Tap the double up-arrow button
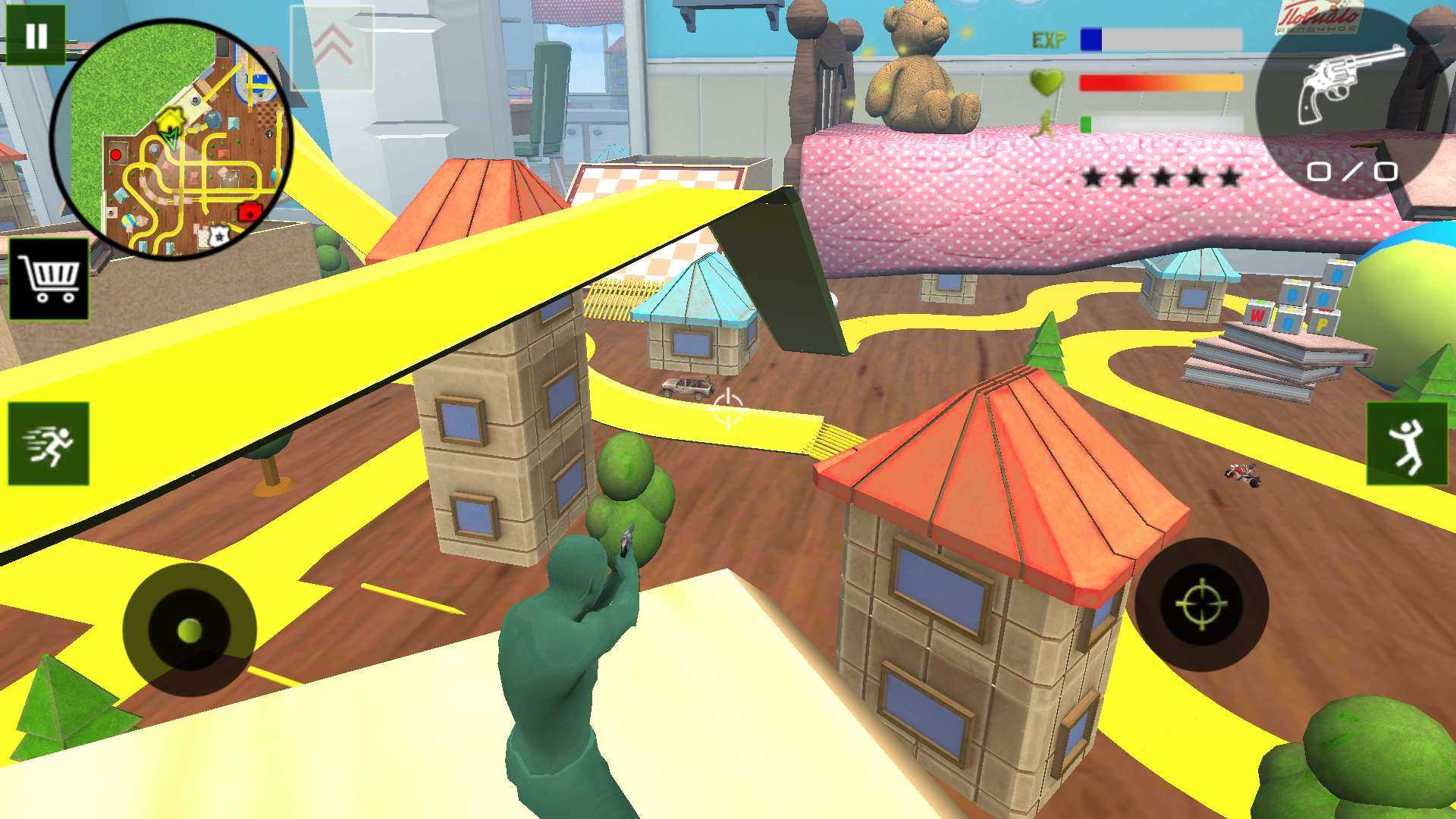The image size is (1456, 819). pos(332,47)
